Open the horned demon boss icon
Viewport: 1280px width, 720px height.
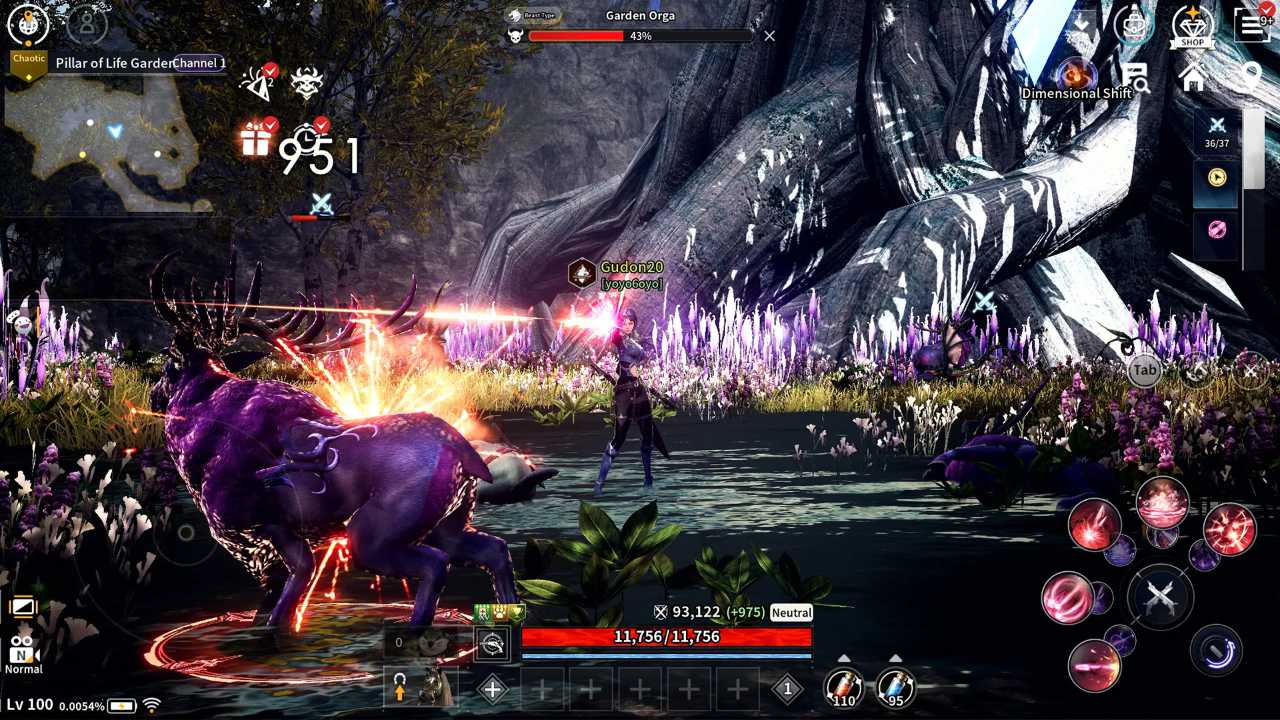(x=307, y=82)
